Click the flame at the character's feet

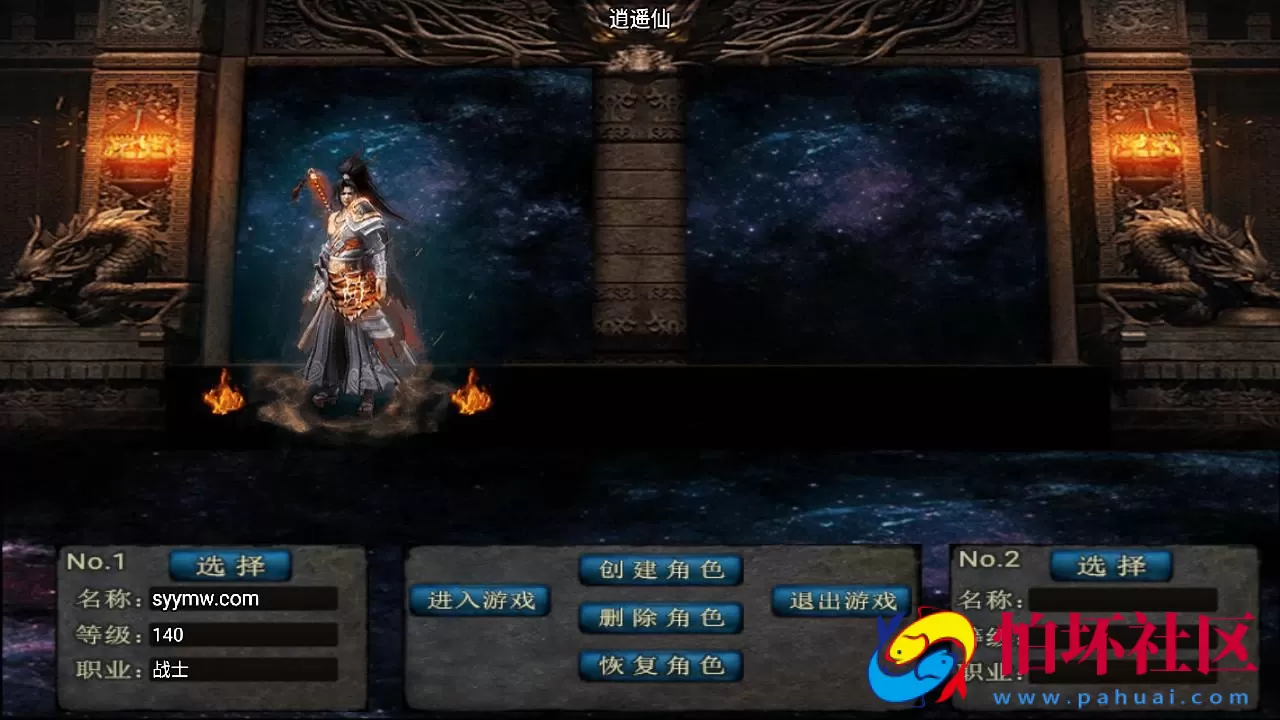[x=224, y=400]
